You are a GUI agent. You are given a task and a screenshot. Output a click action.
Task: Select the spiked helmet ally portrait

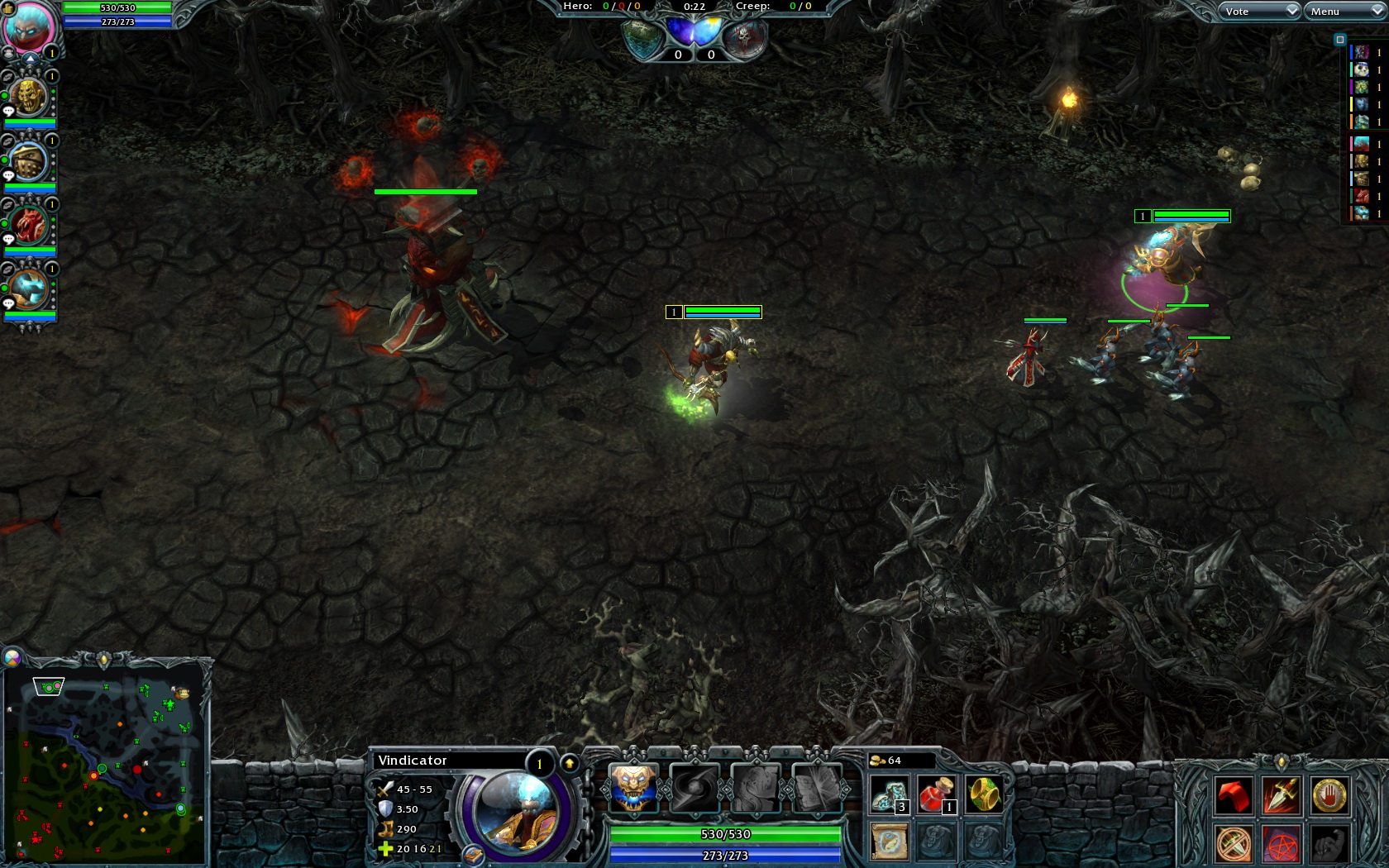click(28, 162)
